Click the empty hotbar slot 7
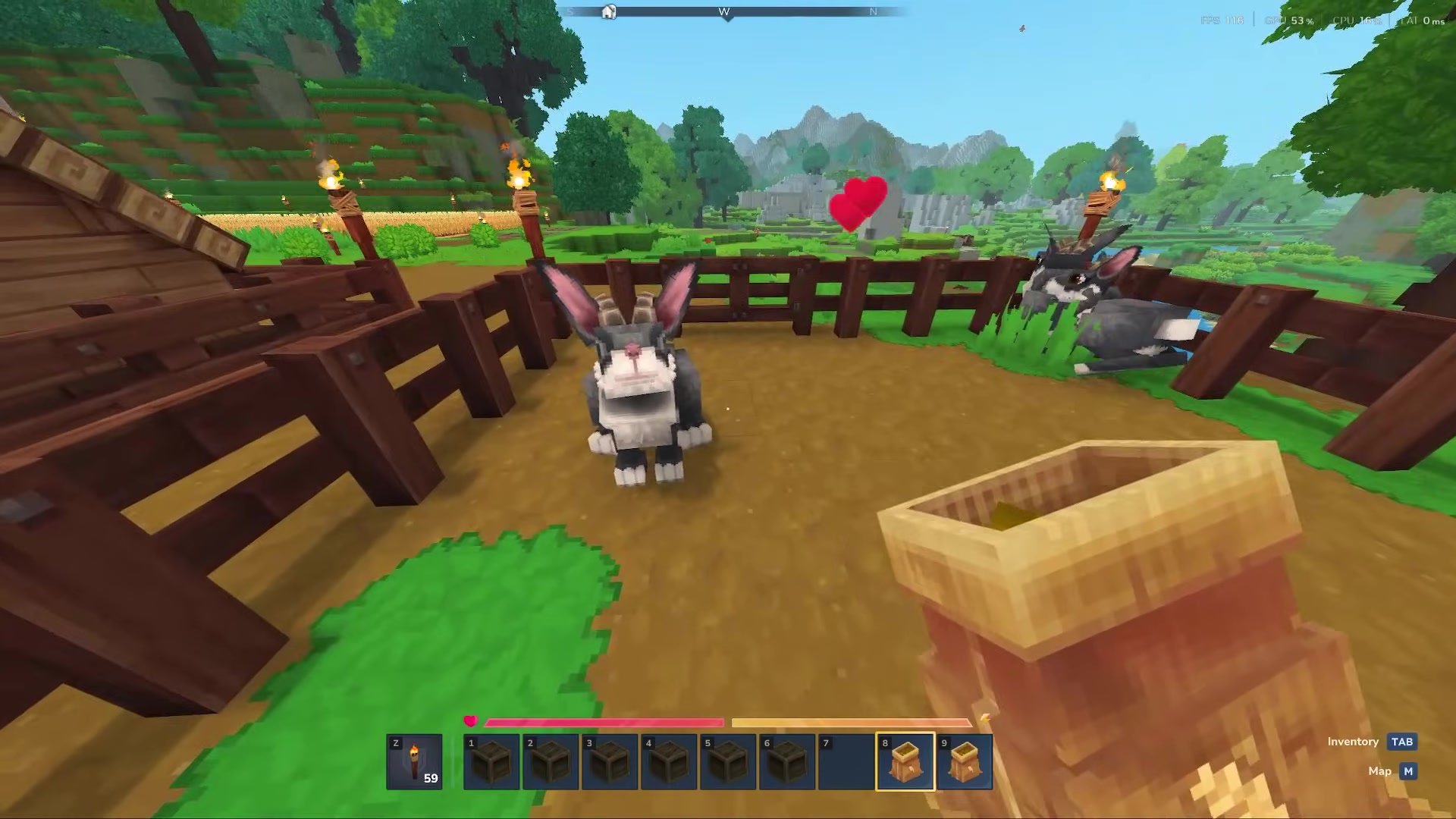Image resolution: width=1456 pixels, height=819 pixels. 846,761
